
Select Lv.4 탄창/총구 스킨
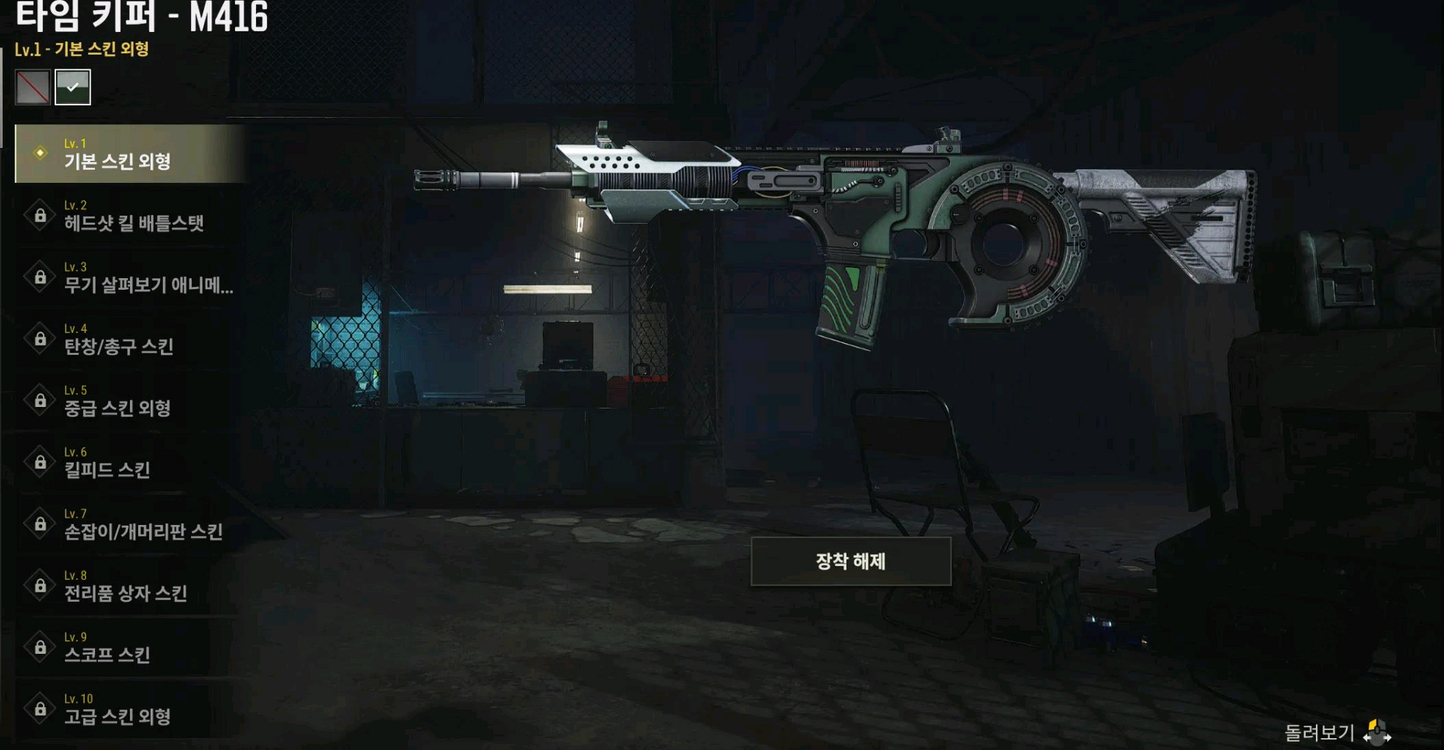click(130, 340)
